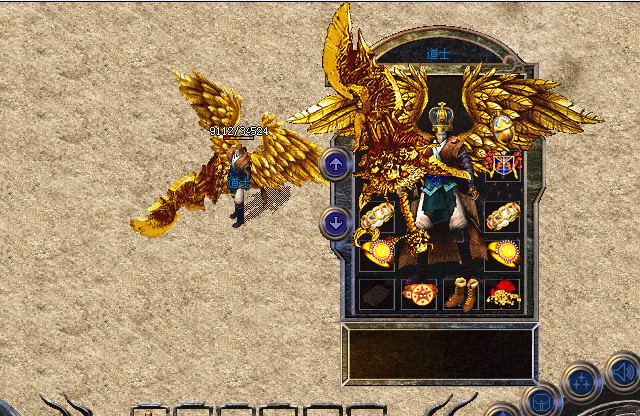This screenshot has height=416, width=640.
Task: Open the sparkle stars round button
Action: (x=581, y=383)
